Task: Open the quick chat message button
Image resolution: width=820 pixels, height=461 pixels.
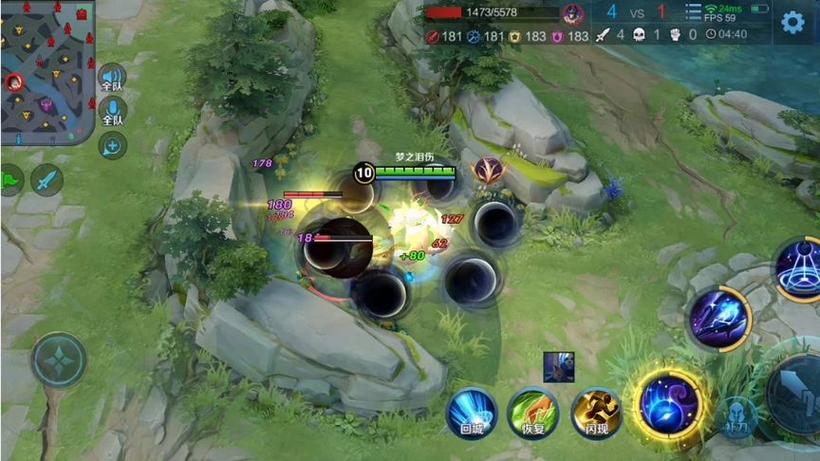Action: point(112,145)
